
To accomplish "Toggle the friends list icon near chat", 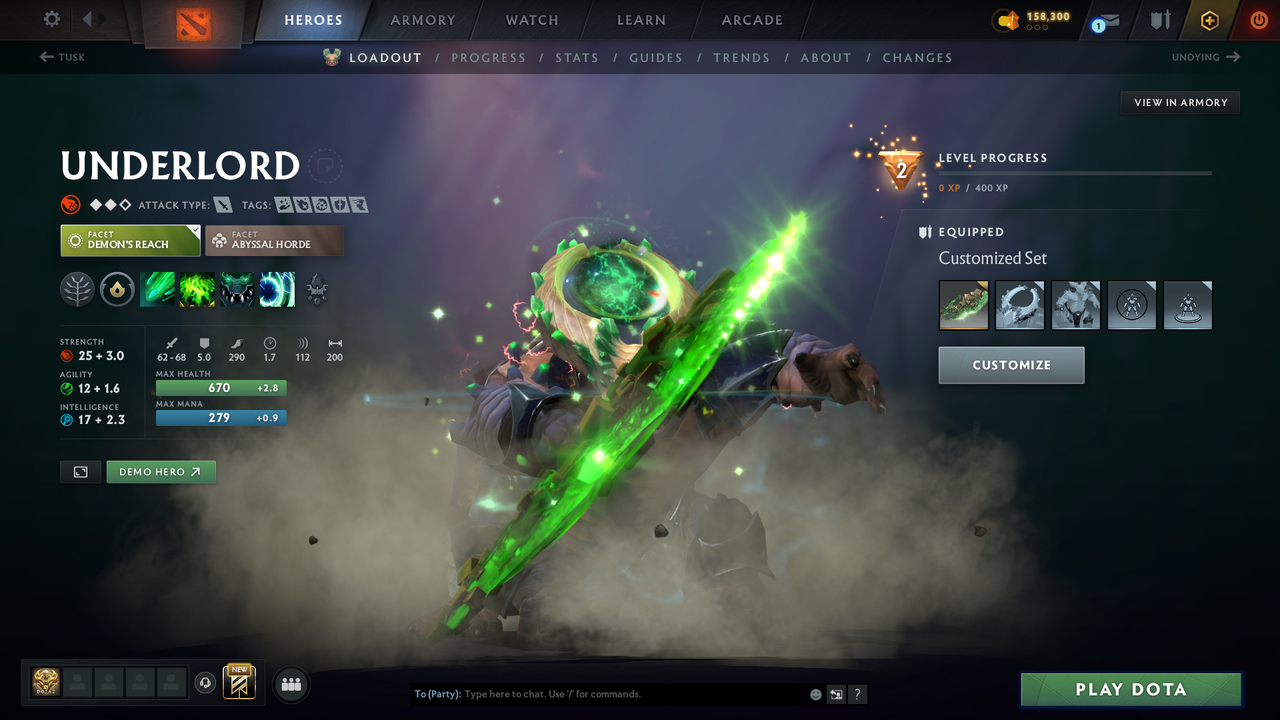I will pos(290,684).
